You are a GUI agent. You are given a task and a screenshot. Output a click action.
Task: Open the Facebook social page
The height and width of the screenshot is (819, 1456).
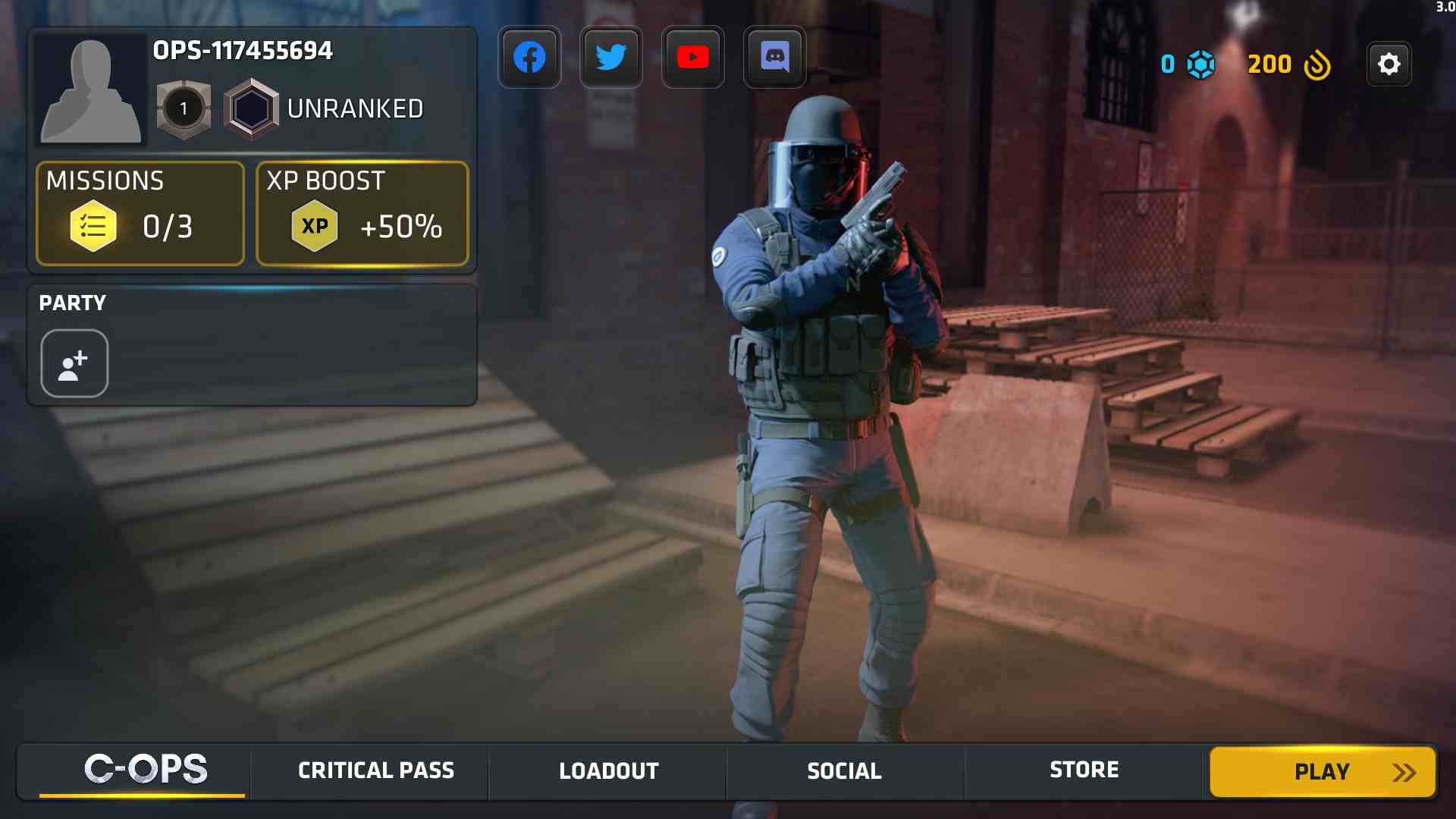(x=529, y=57)
